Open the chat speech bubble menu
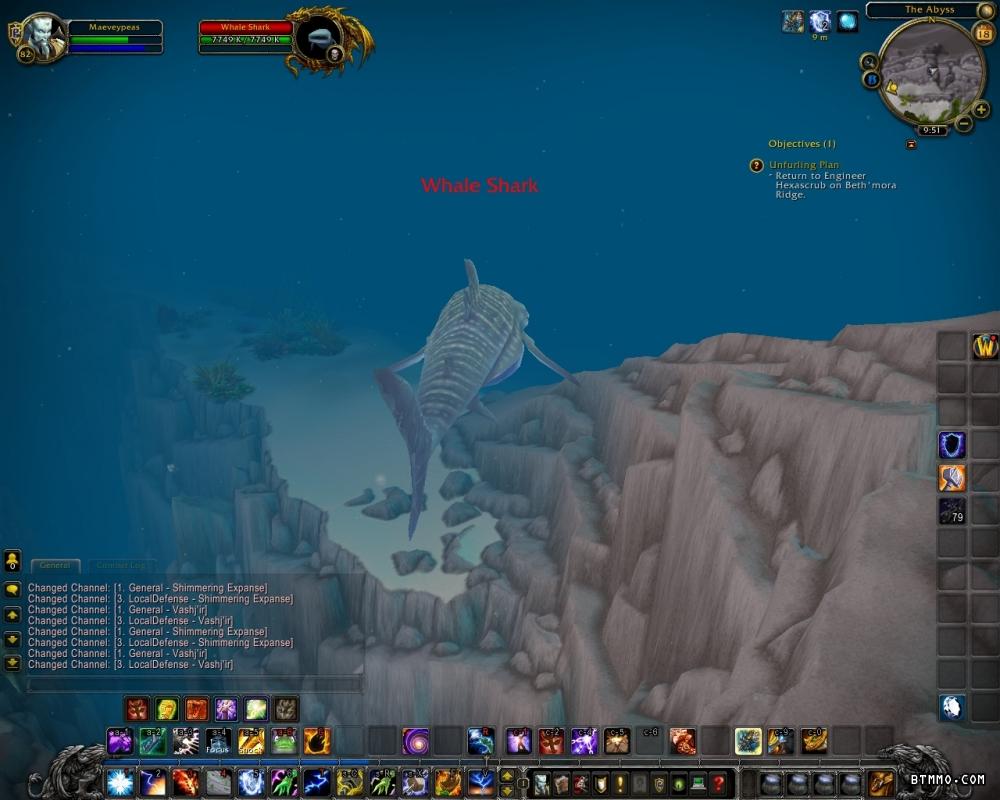 pyautogui.click(x=12, y=590)
